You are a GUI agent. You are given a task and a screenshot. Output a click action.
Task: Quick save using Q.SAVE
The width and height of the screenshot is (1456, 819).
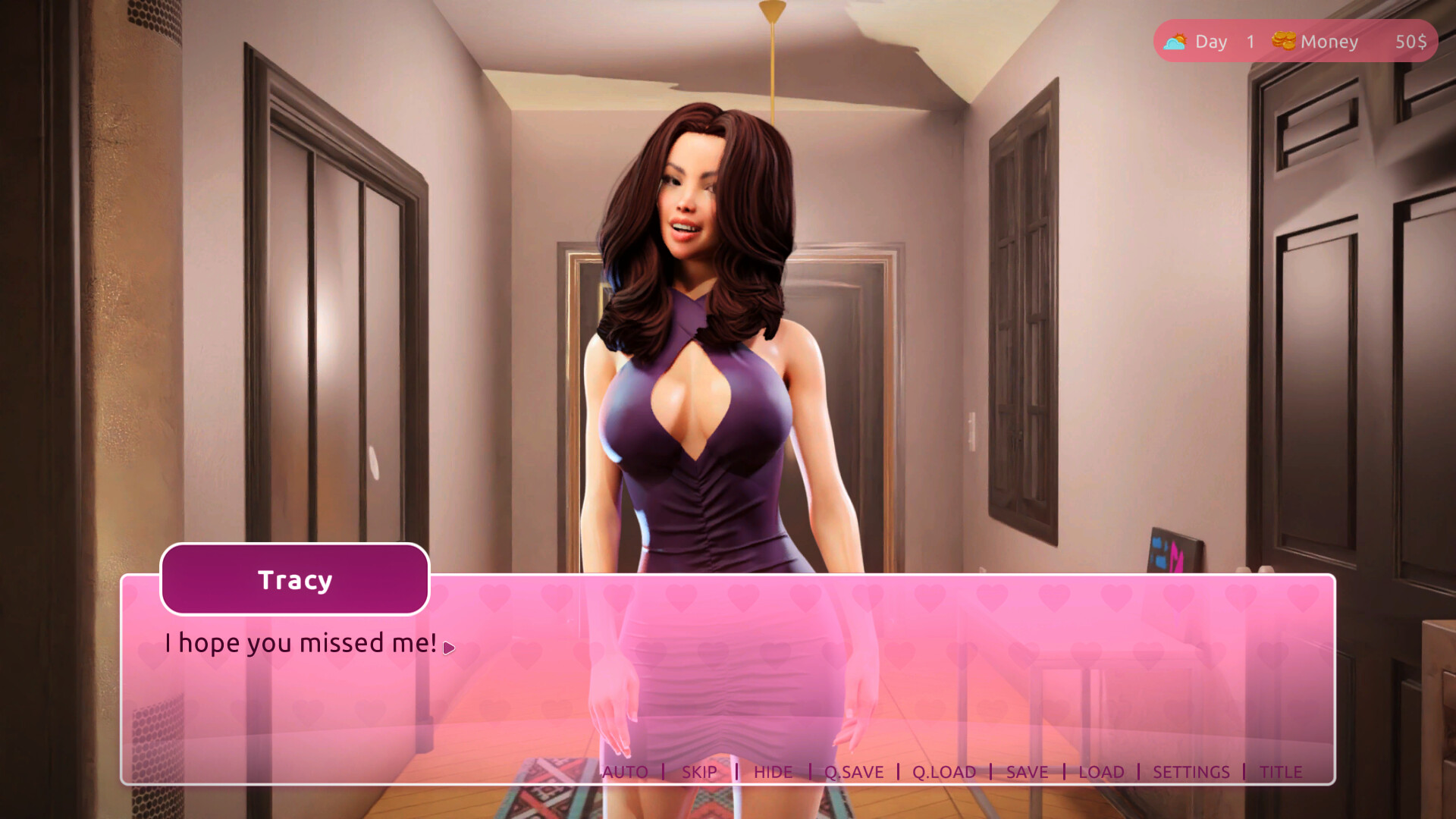pos(854,772)
